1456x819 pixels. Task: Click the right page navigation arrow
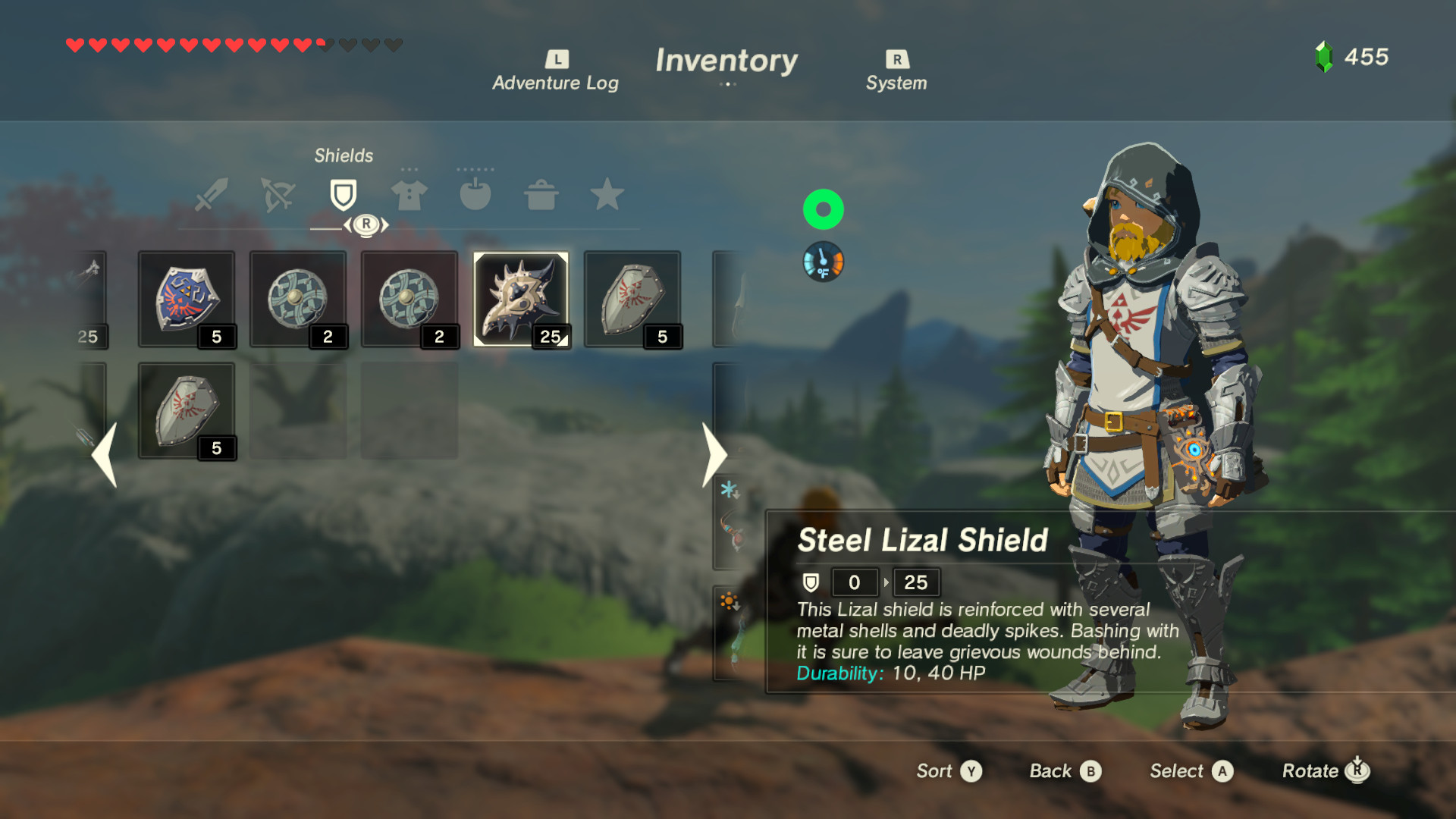click(x=714, y=453)
